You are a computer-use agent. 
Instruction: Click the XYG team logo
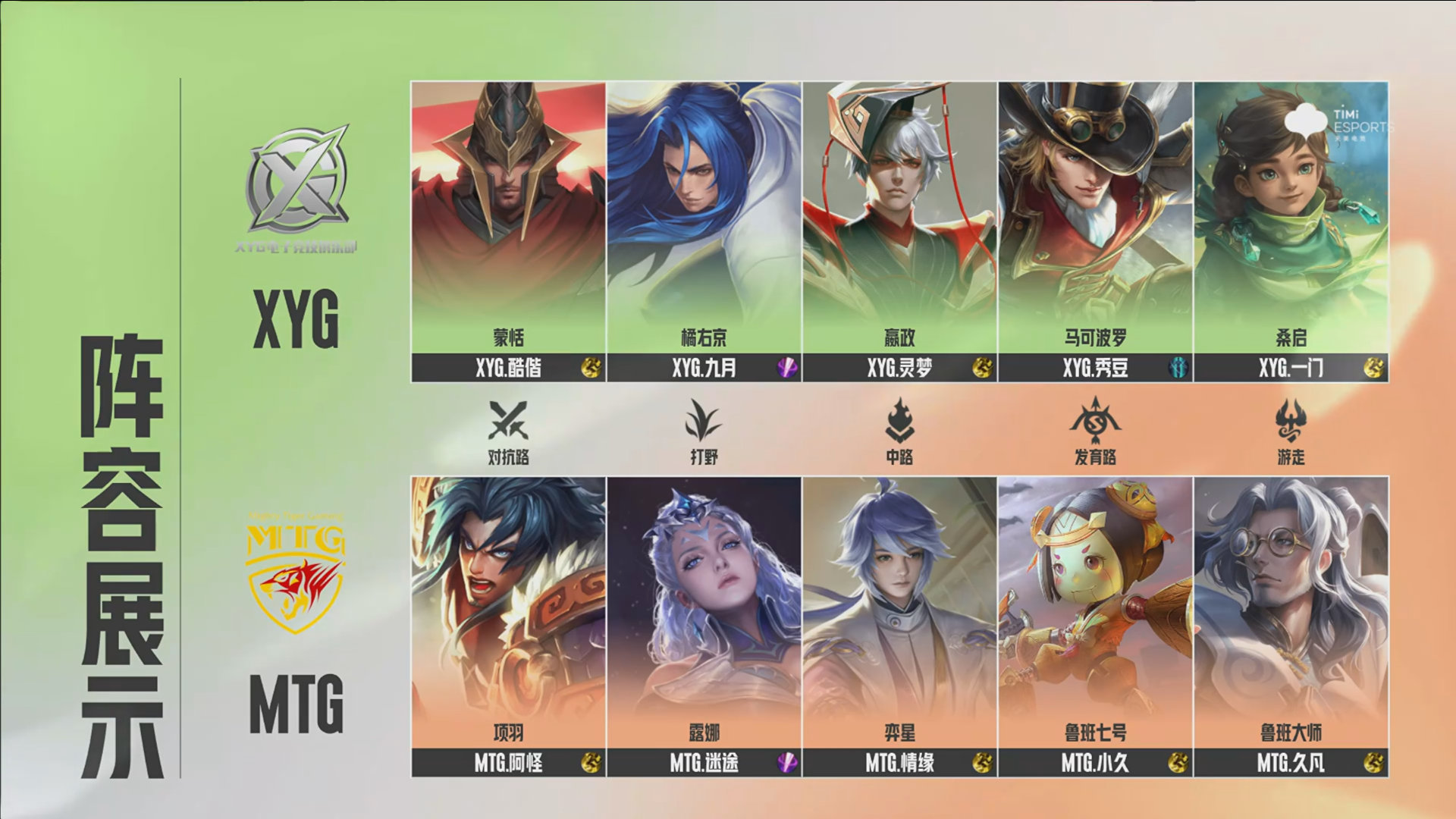(297, 182)
